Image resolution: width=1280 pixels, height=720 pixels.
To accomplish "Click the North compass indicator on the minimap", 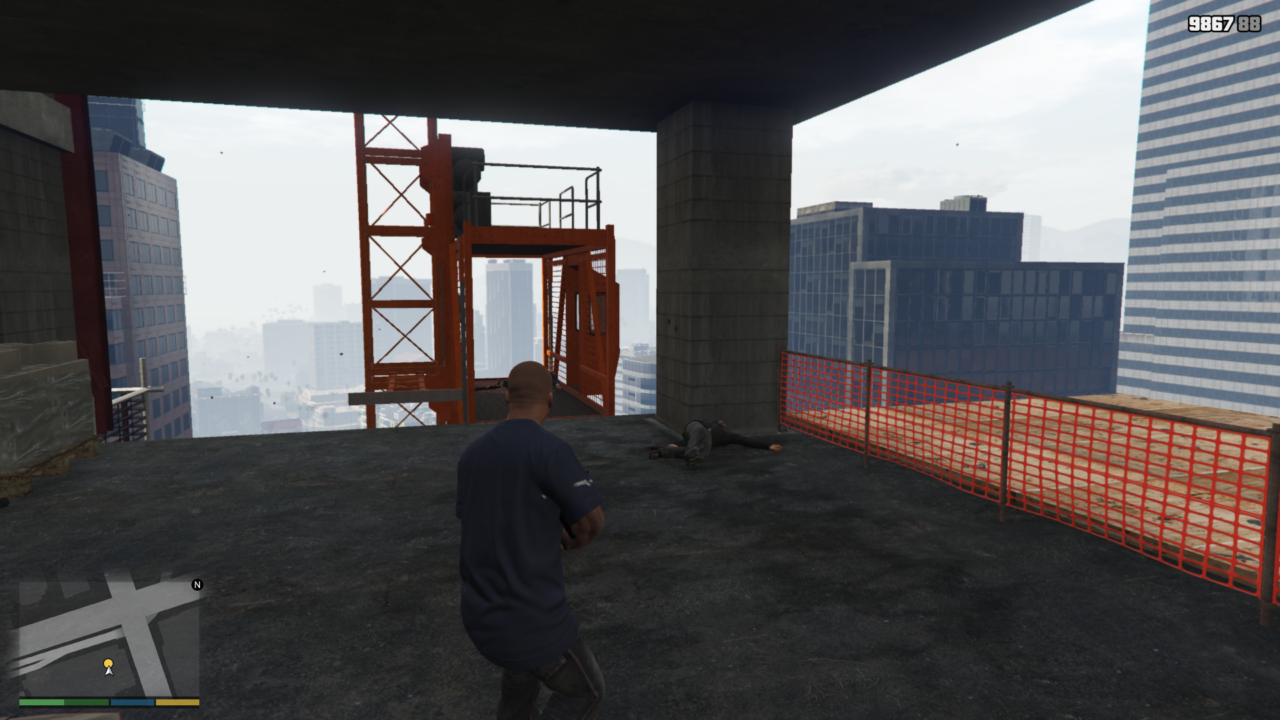I will [196, 584].
